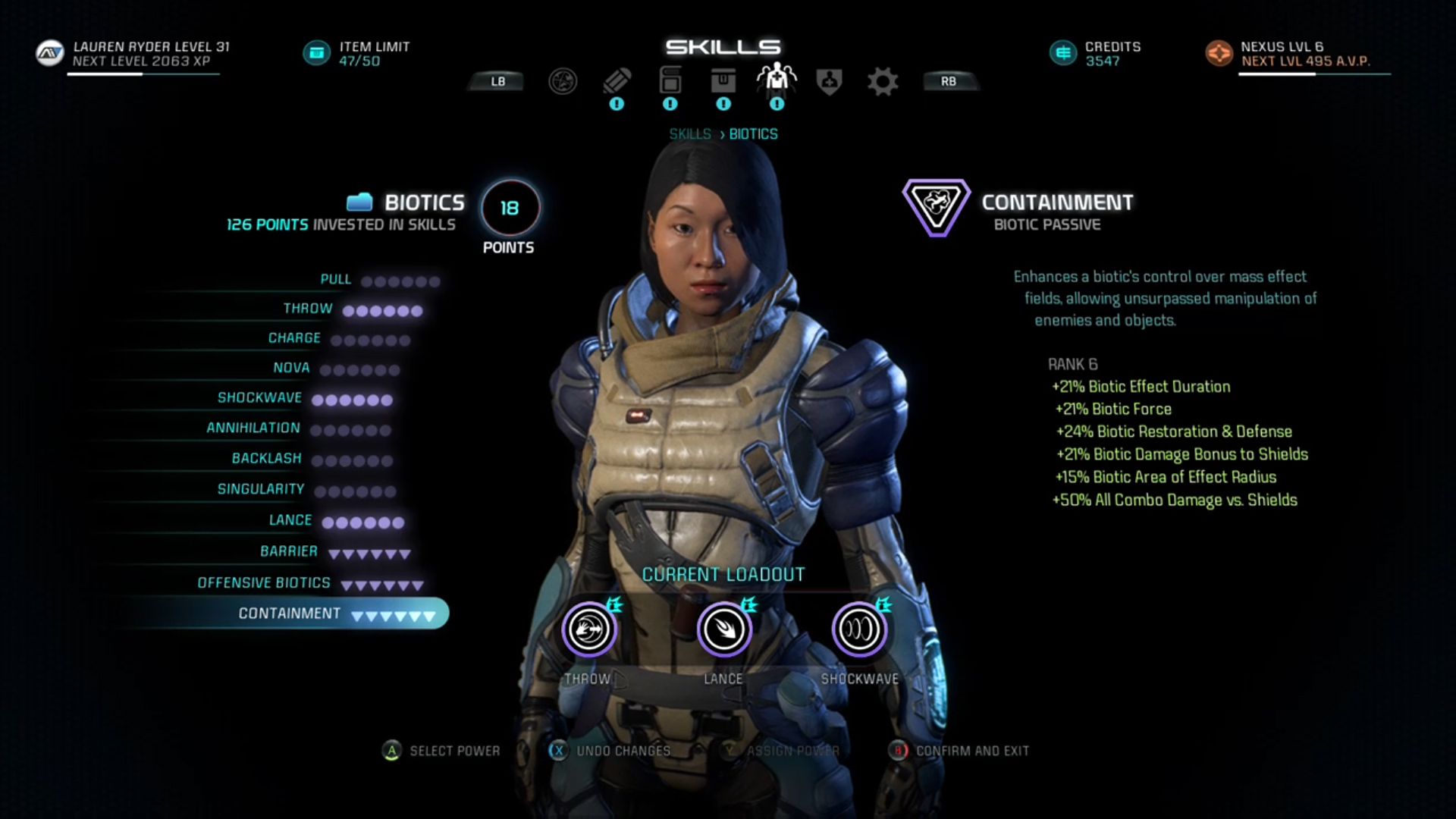Open the shield-shaped tab icon
The width and height of the screenshot is (1456, 819).
(829, 81)
